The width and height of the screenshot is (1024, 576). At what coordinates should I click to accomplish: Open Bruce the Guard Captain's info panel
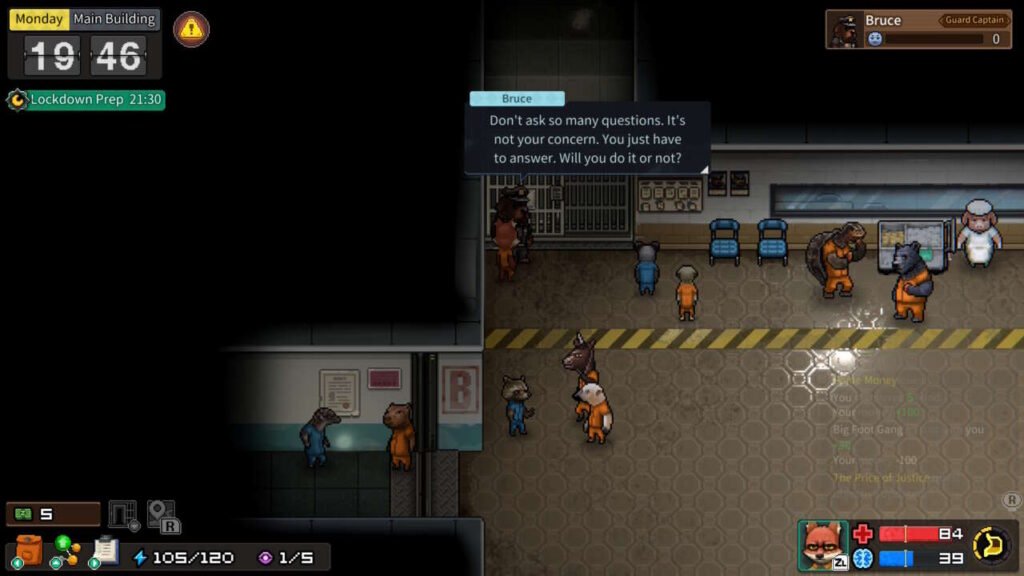[916, 29]
